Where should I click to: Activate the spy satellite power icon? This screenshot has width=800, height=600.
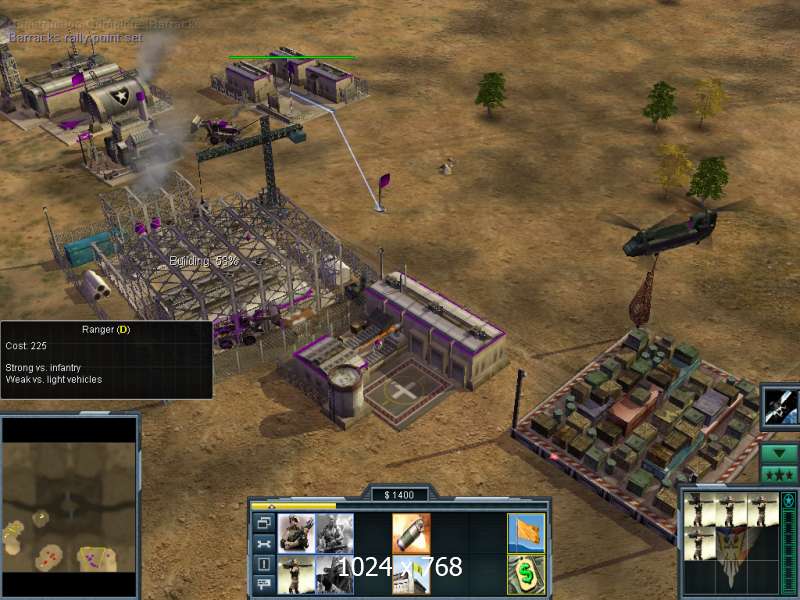click(779, 406)
